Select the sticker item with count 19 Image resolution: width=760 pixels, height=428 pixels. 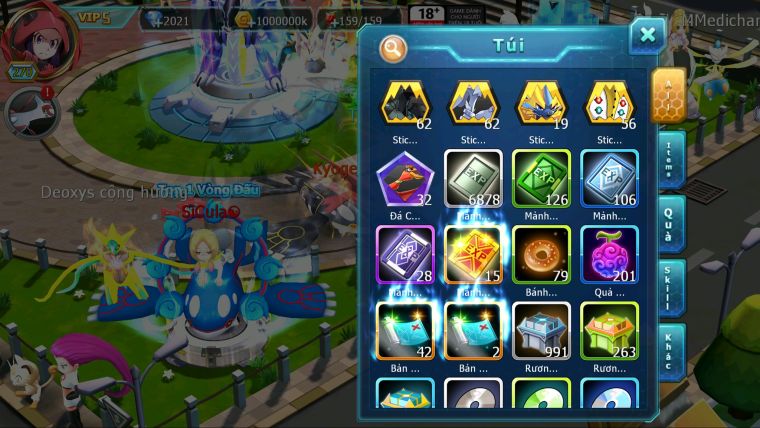pos(541,103)
